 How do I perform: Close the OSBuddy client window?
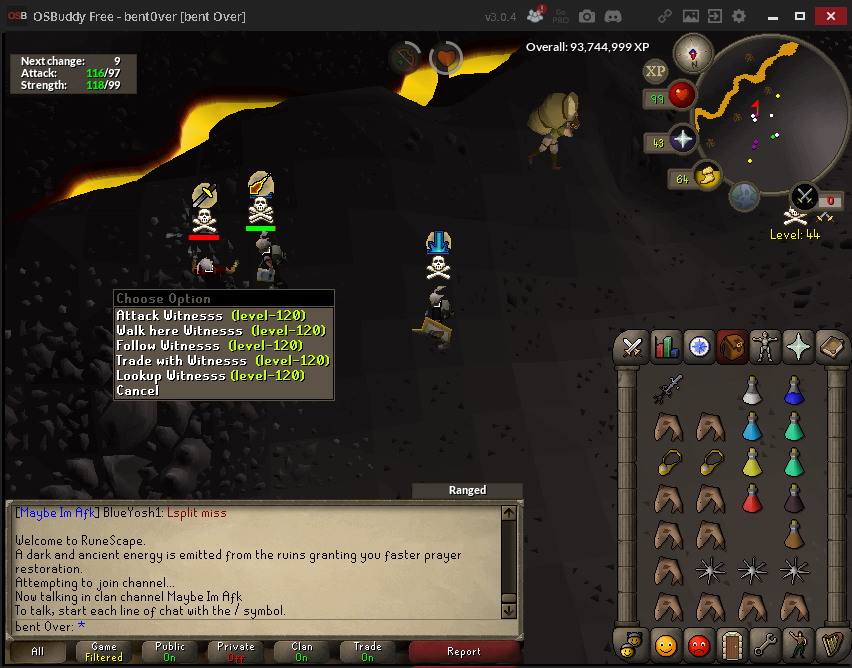click(x=828, y=16)
